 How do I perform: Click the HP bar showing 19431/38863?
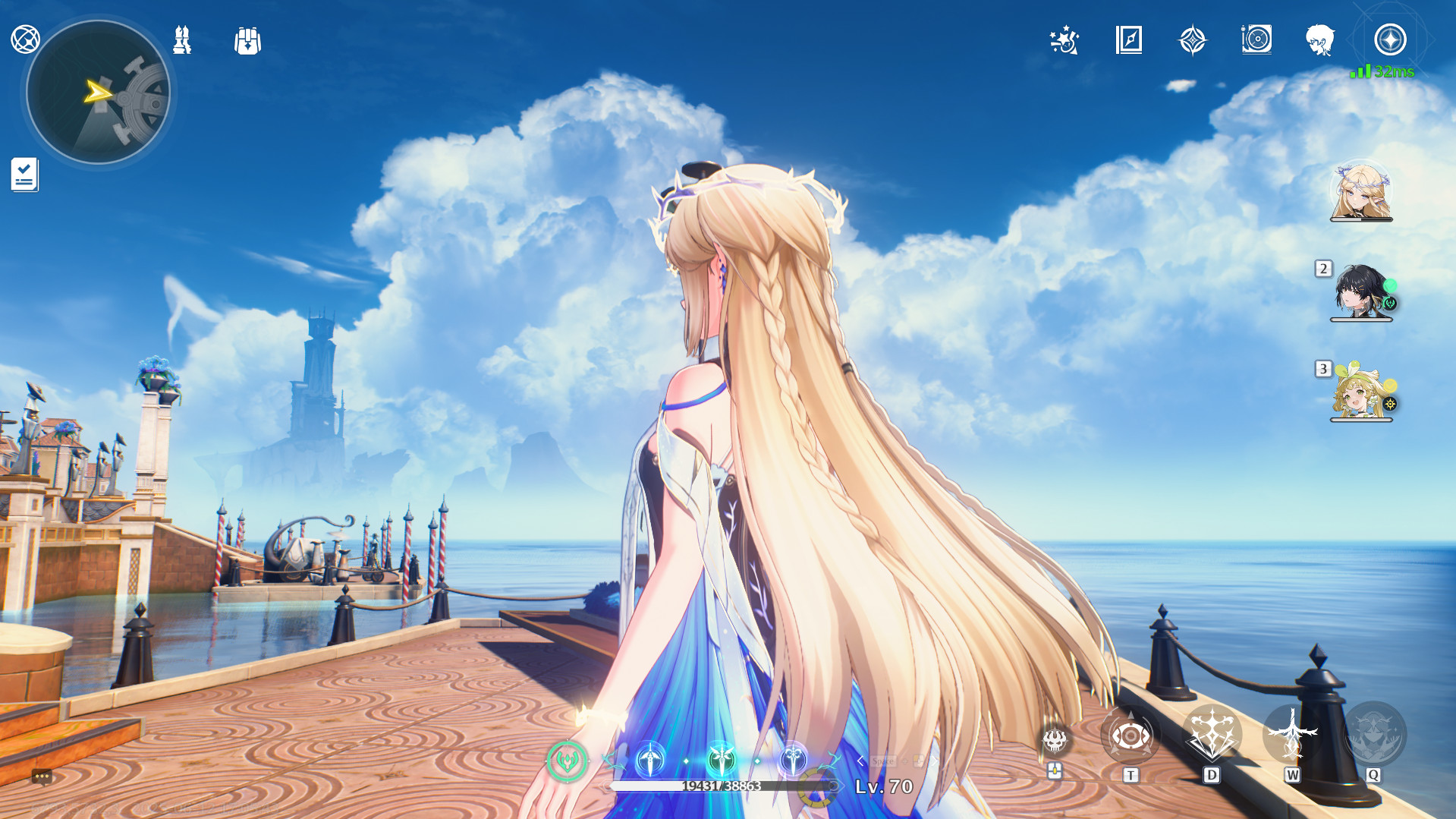[723, 787]
